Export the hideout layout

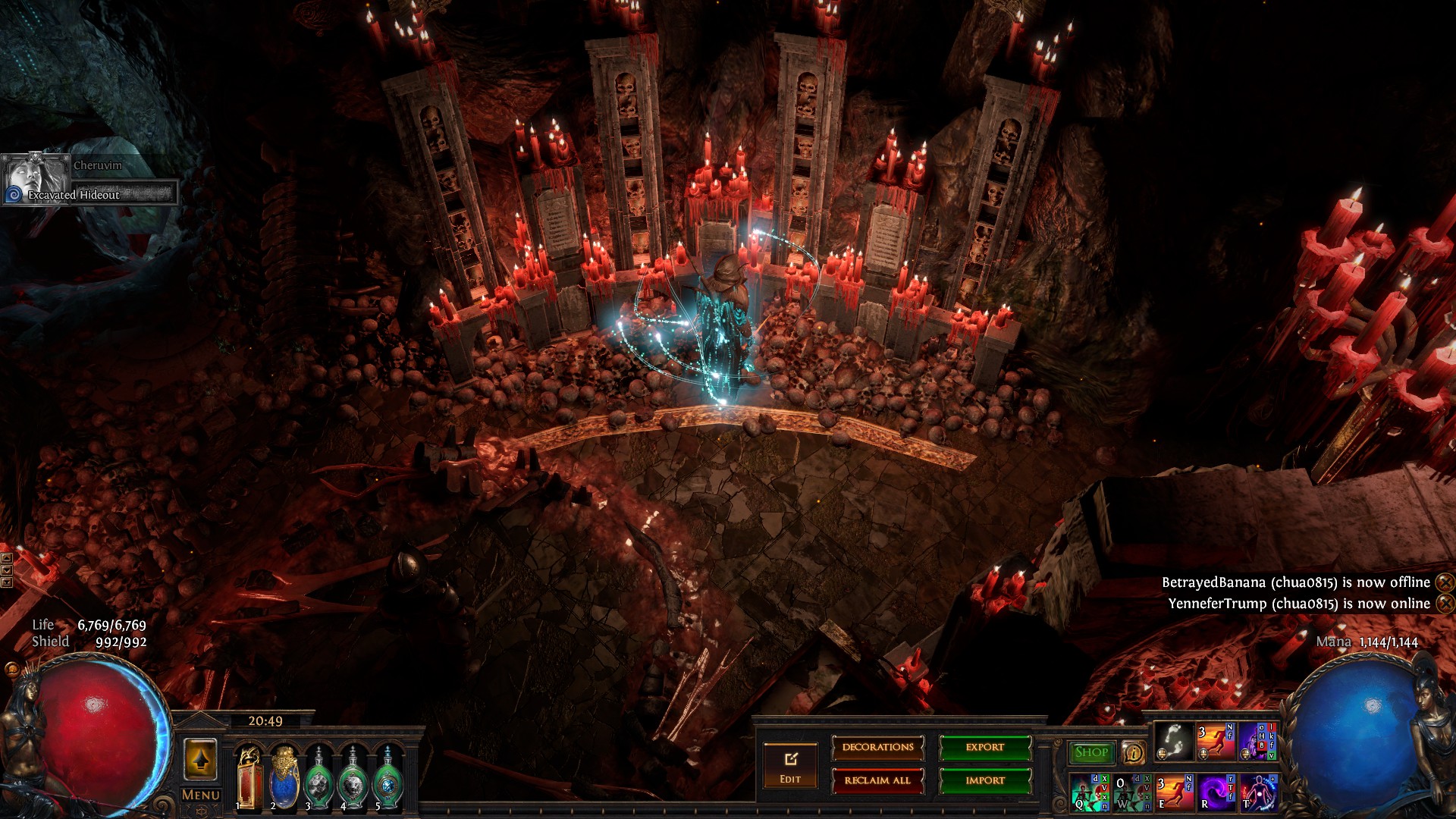tap(985, 748)
